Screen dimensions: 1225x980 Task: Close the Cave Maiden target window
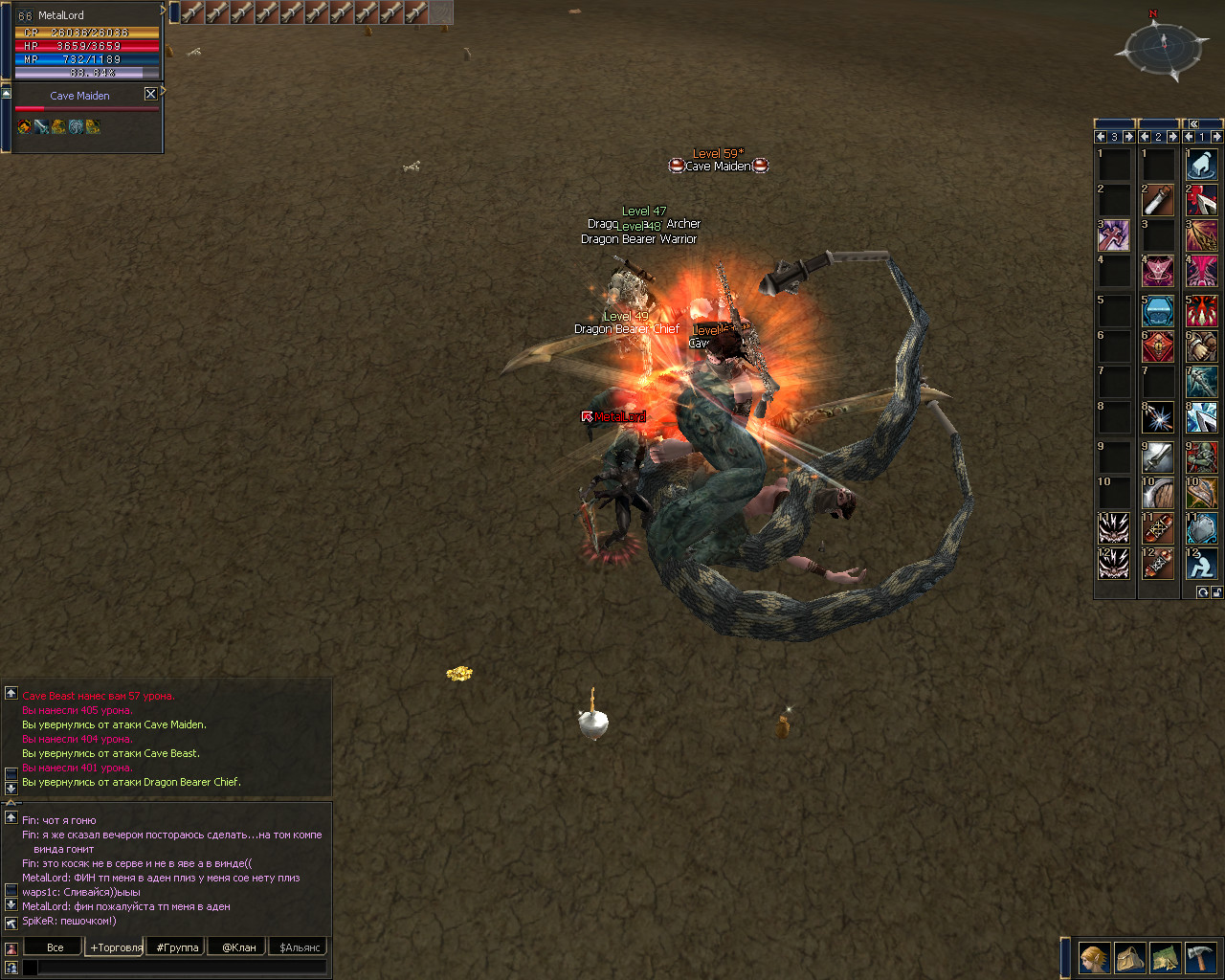[150, 94]
